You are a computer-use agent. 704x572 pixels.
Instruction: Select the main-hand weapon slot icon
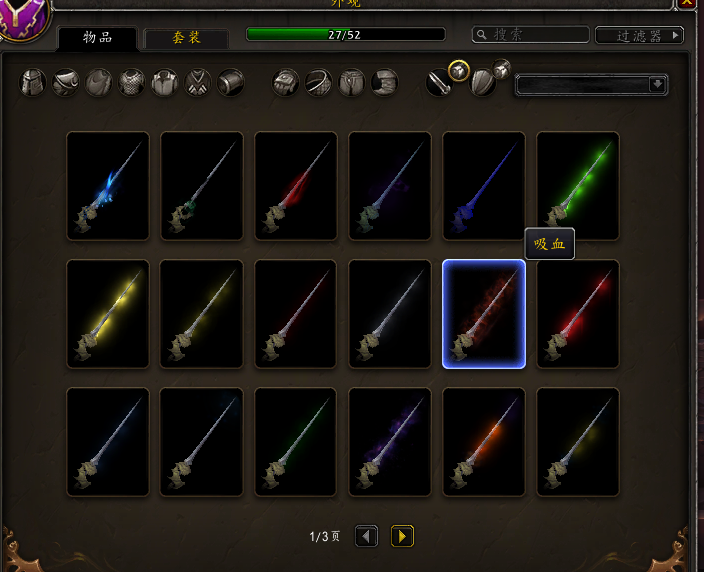439,83
